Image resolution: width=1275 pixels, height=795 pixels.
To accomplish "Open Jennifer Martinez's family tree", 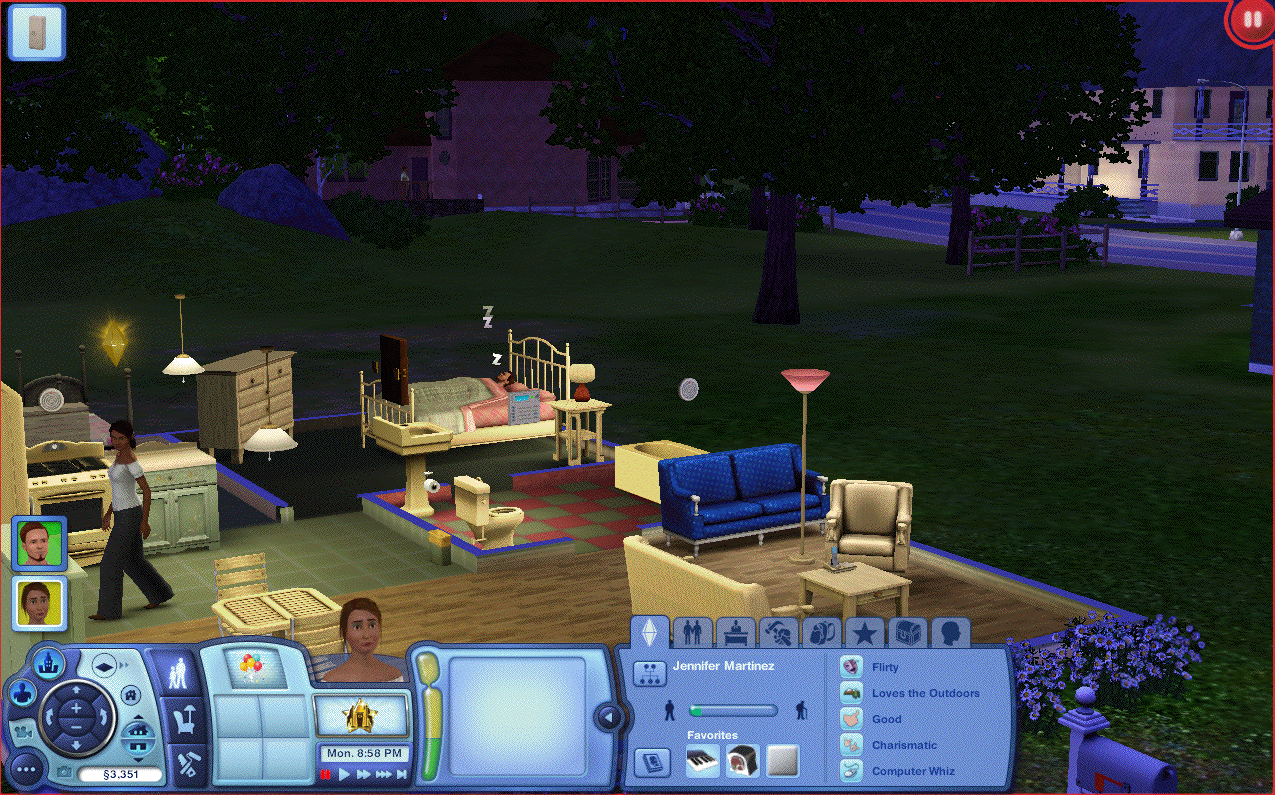I will pyautogui.click(x=650, y=672).
